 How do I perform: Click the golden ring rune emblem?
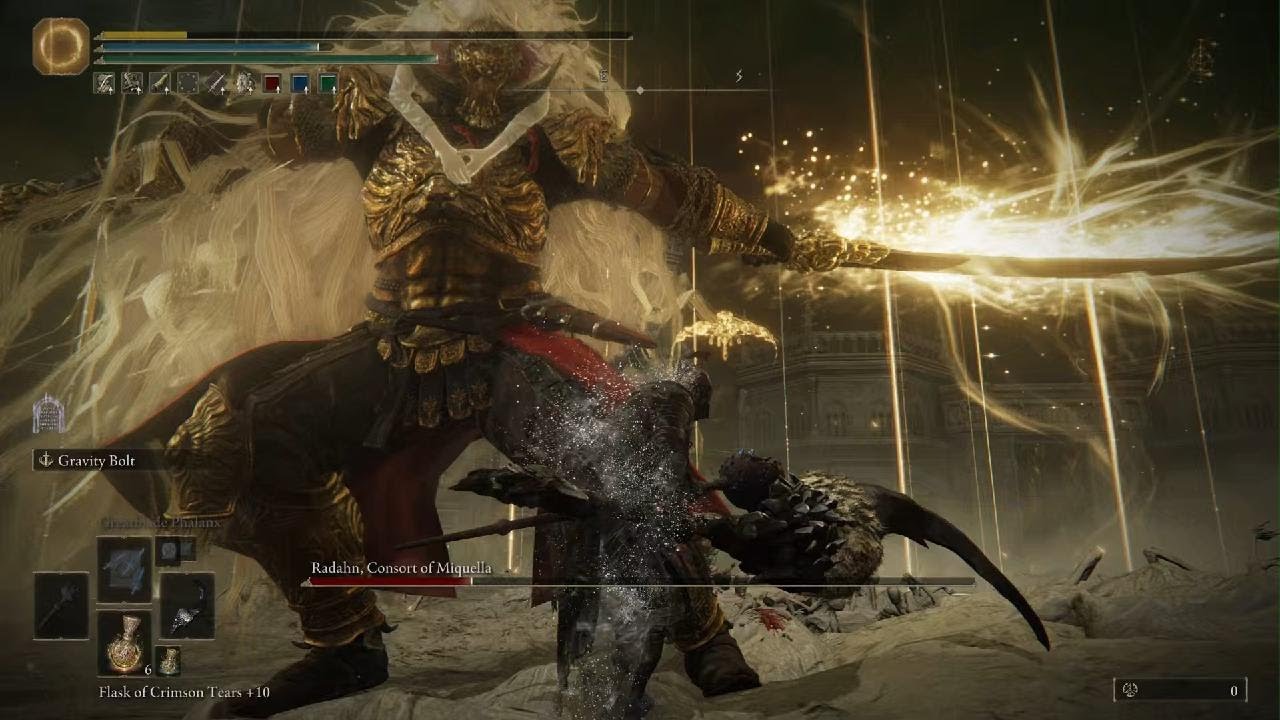point(61,46)
